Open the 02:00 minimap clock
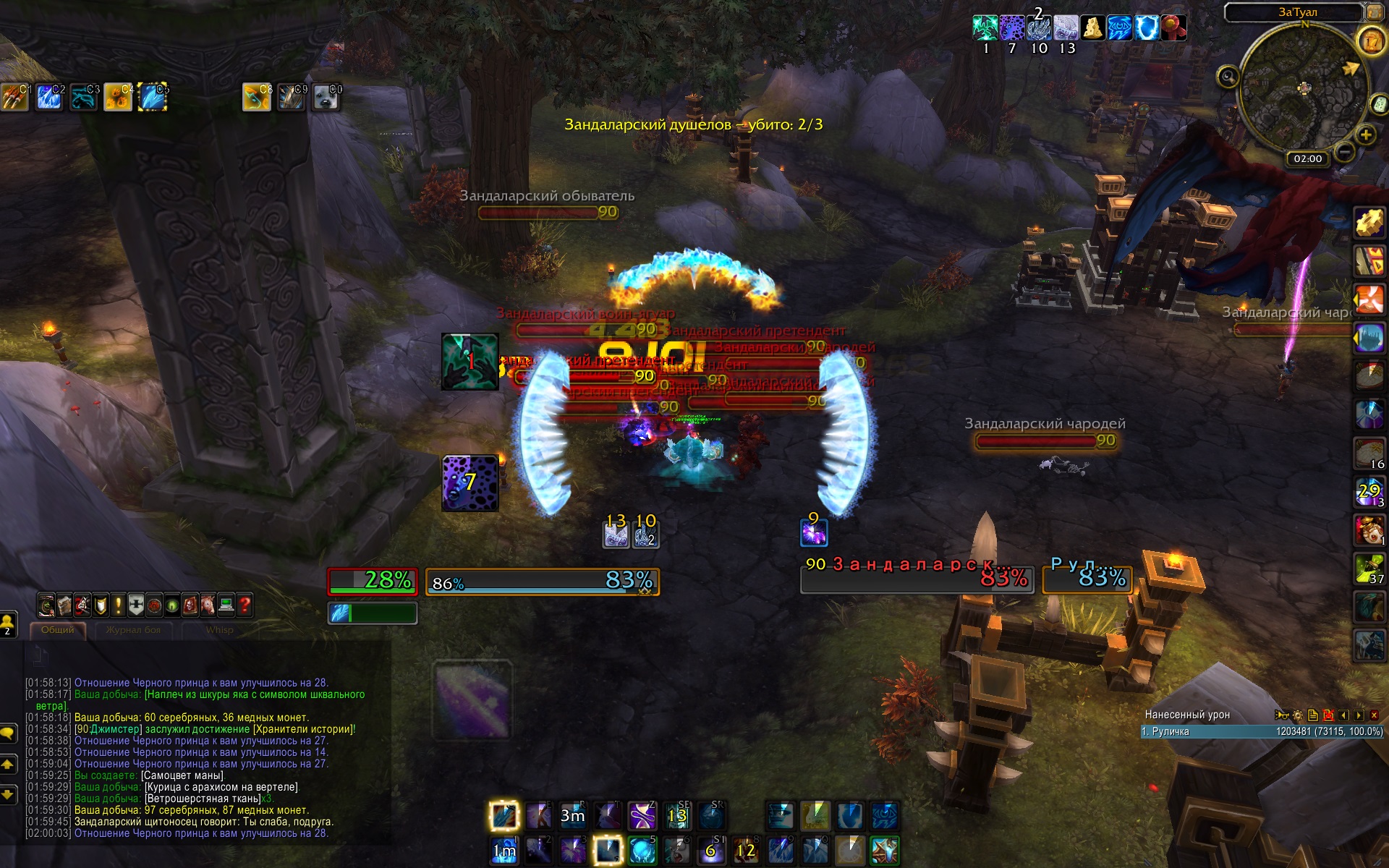 pos(1307,158)
